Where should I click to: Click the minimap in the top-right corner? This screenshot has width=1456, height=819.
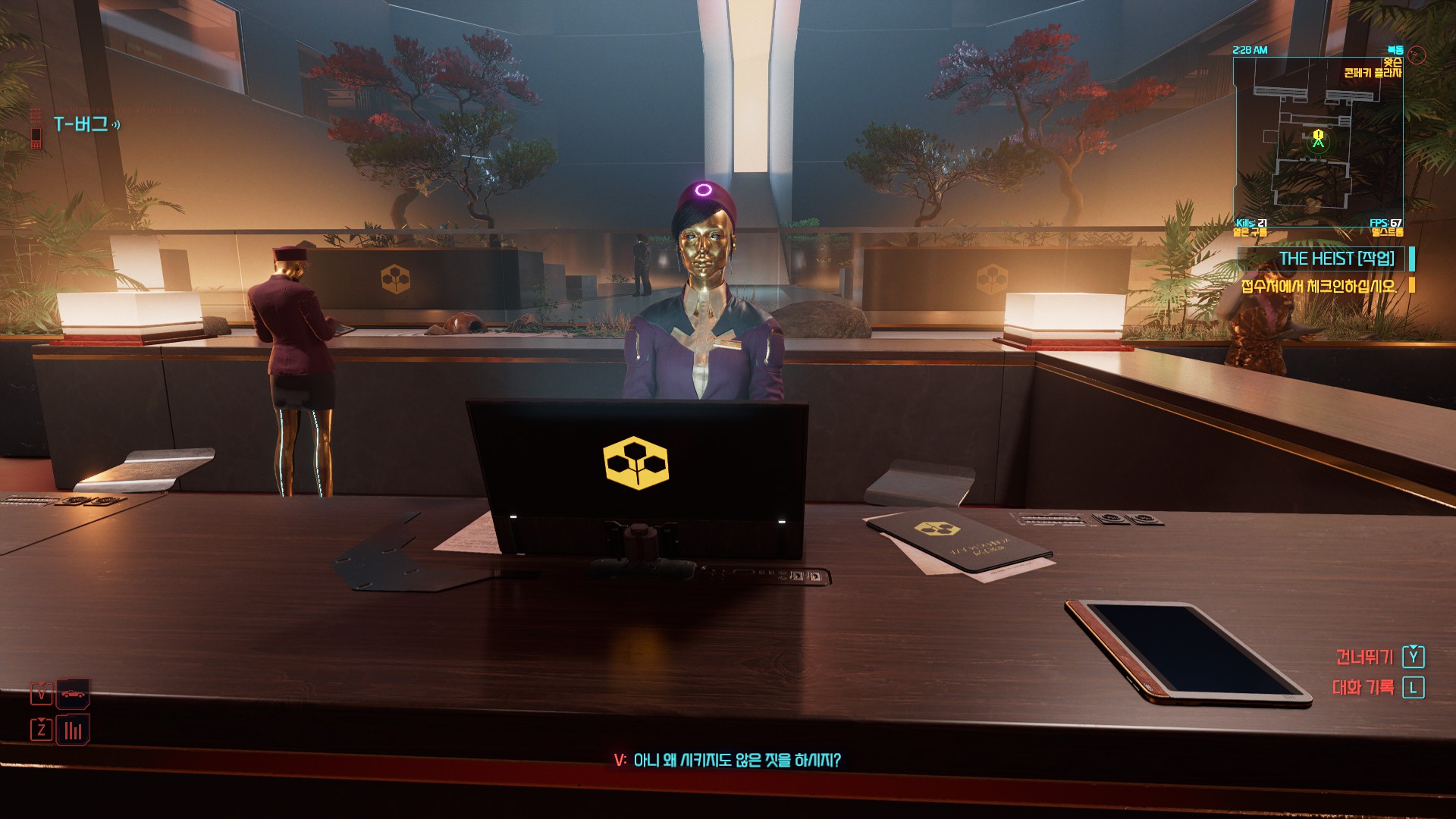coord(1317,141)
